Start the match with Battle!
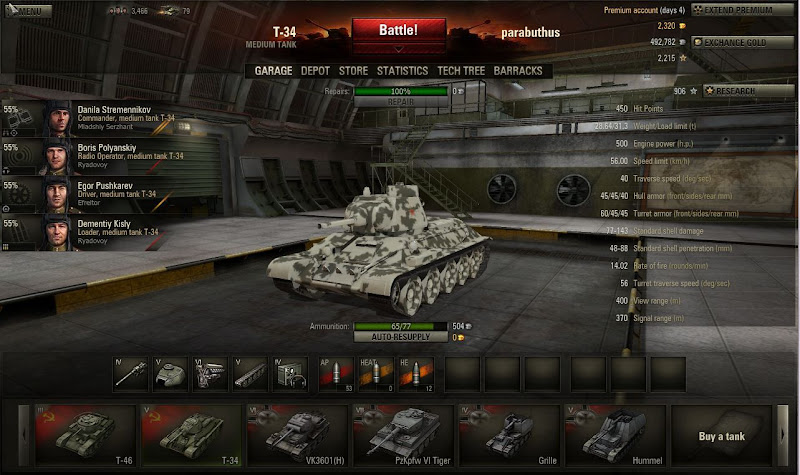800x475 pixels. pyautogui.click(x=398, y=31)
